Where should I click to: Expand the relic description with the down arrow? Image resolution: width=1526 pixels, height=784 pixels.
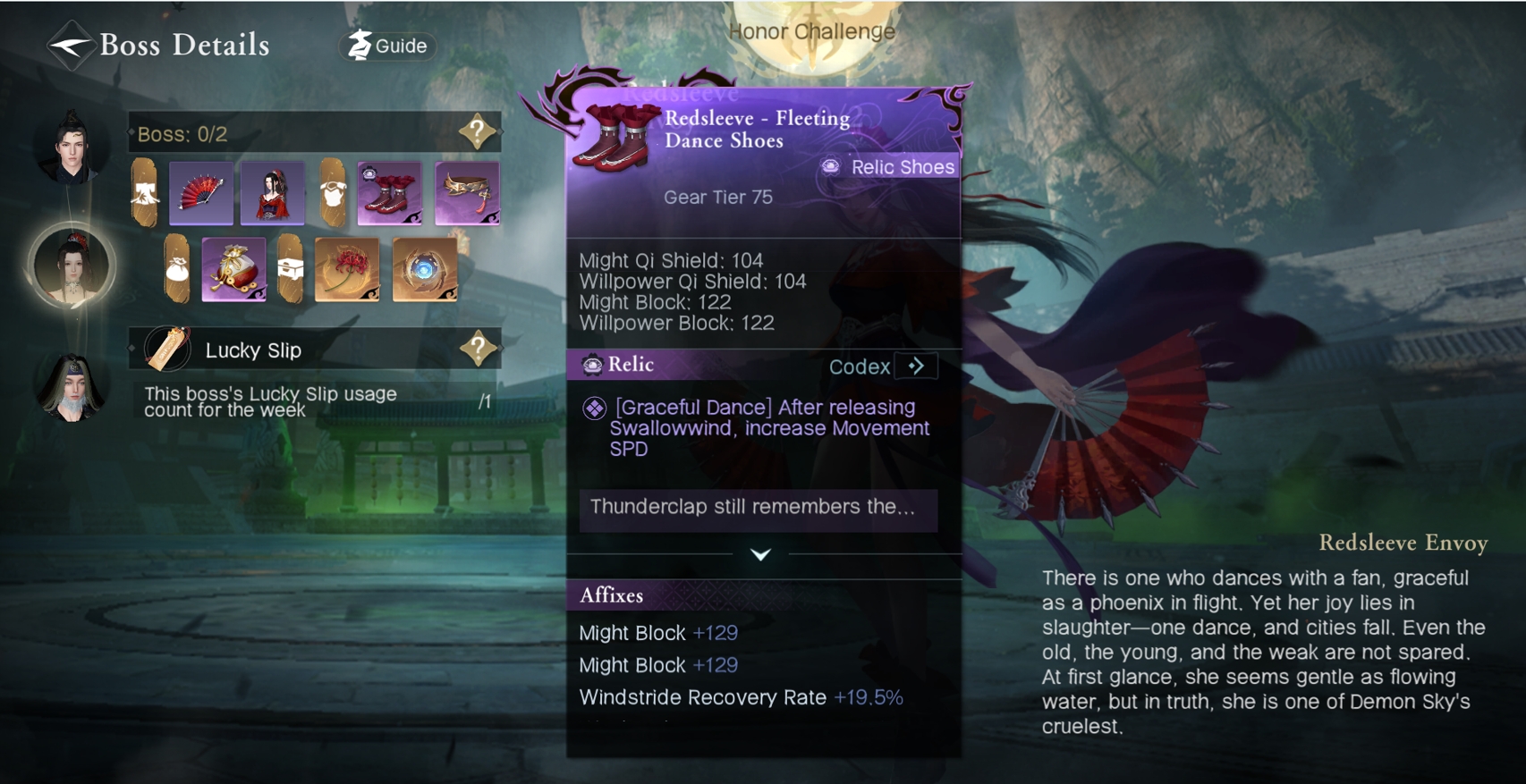(760, 555)
